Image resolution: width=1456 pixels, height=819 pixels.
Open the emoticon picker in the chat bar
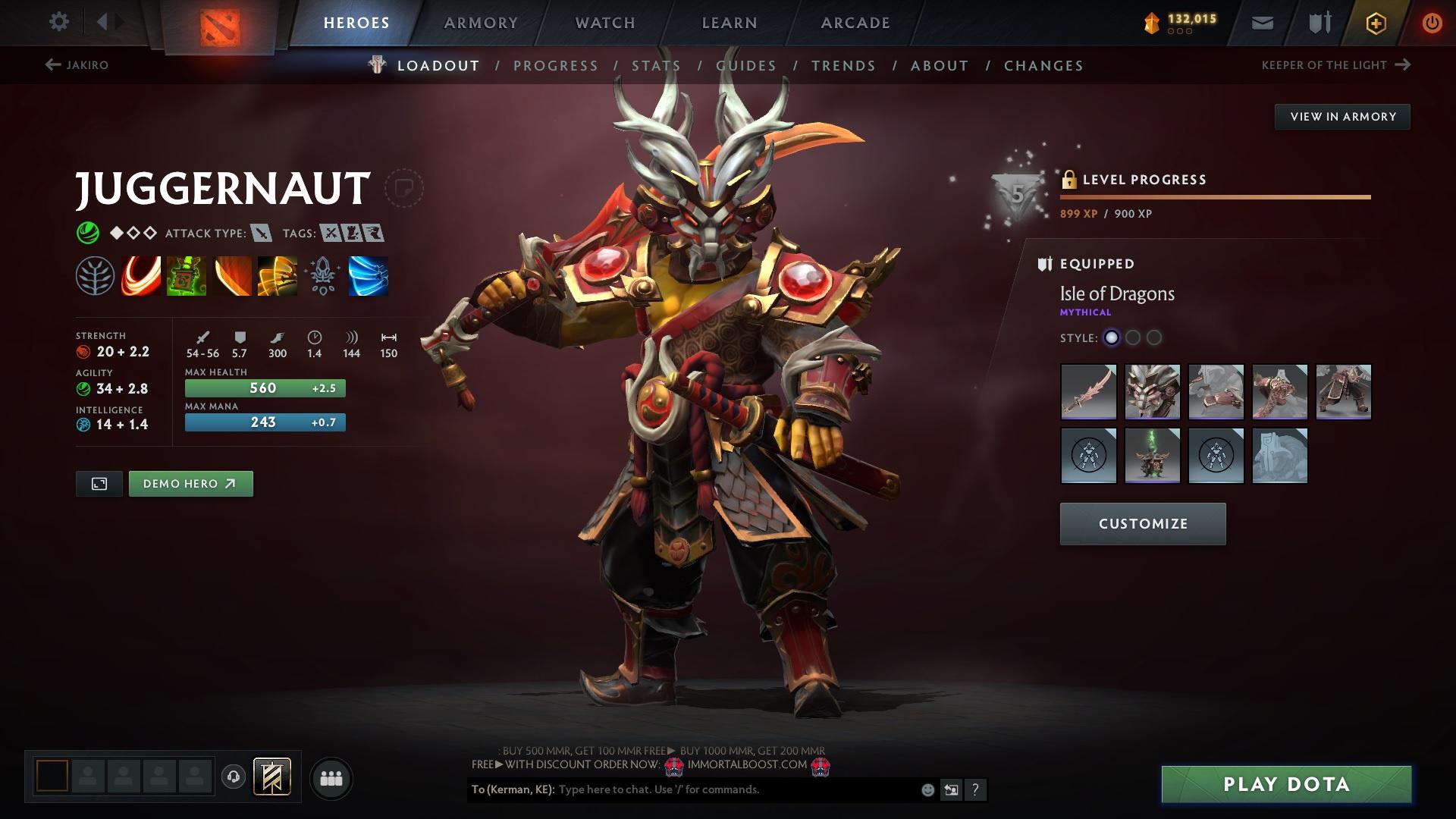pyautogui.click(x=927, y=789)
